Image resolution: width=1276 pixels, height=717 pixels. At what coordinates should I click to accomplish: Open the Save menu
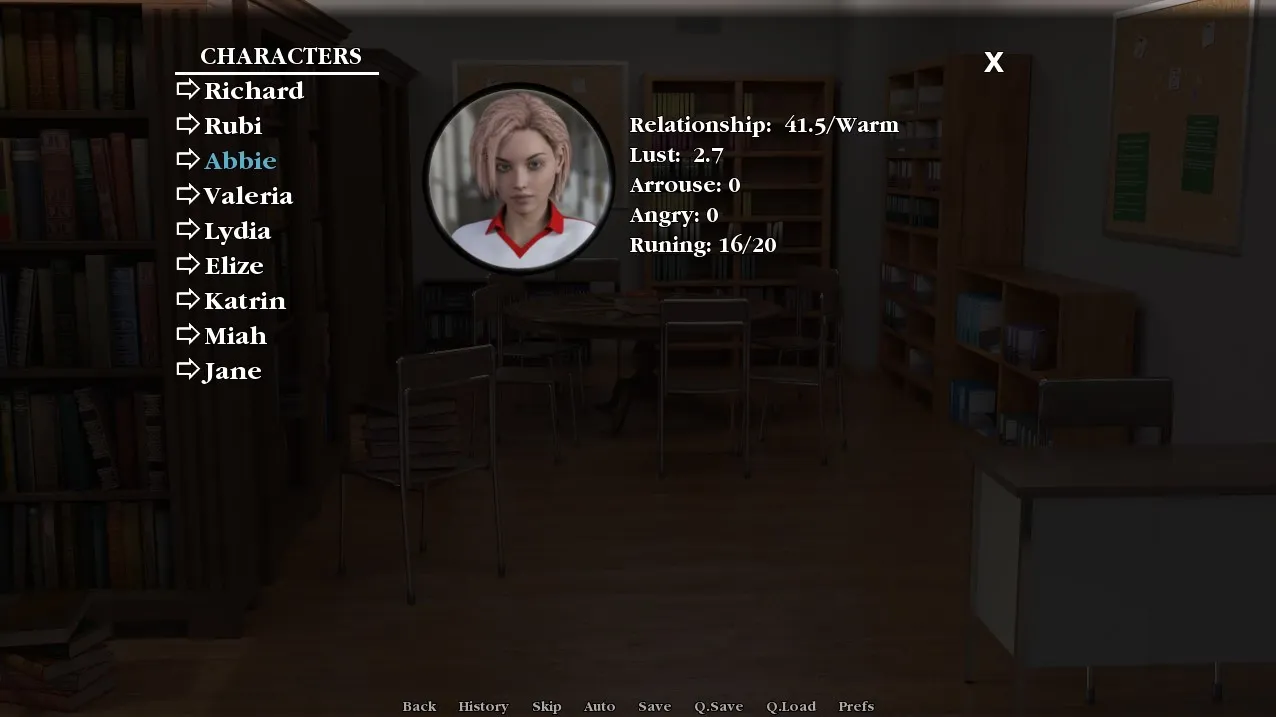click(654, 706)
